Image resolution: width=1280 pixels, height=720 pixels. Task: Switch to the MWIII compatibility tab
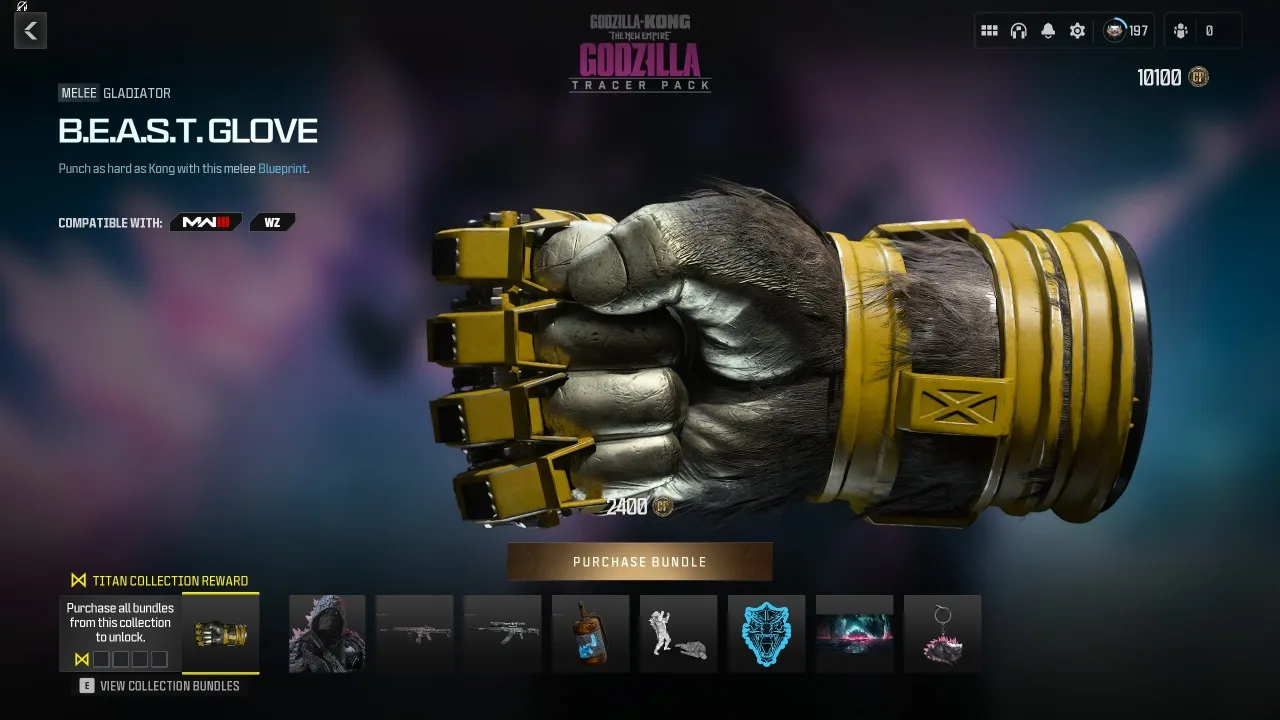point(205,222)
